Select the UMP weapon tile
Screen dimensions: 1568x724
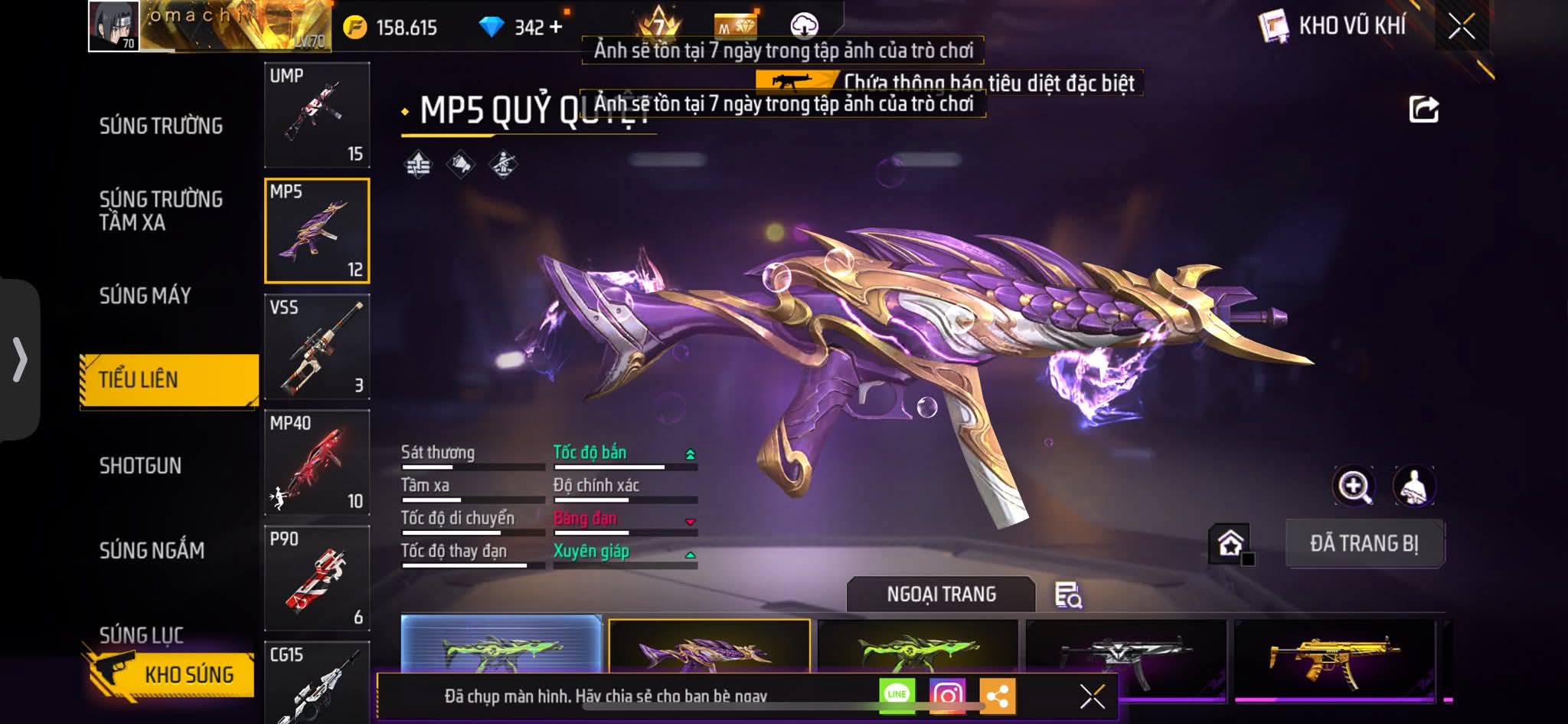point(317,115)
